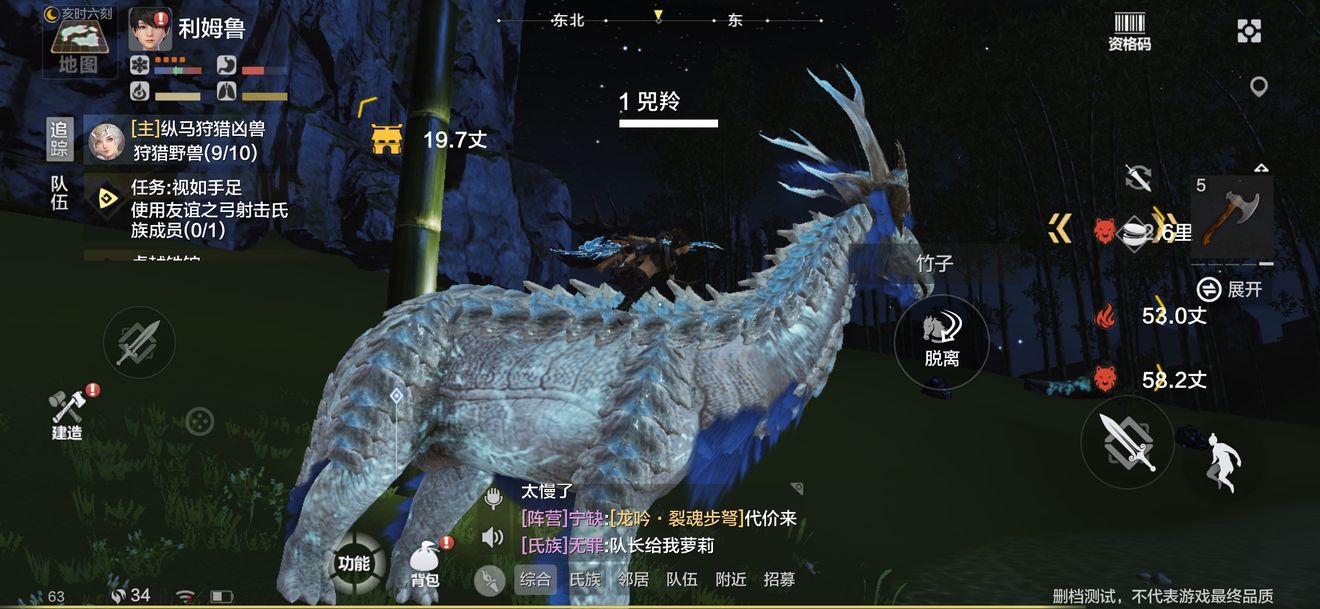1320x609 pixels.
Task: Click the player portrait for 利姆鲁
Action: (x=151, y=30)
